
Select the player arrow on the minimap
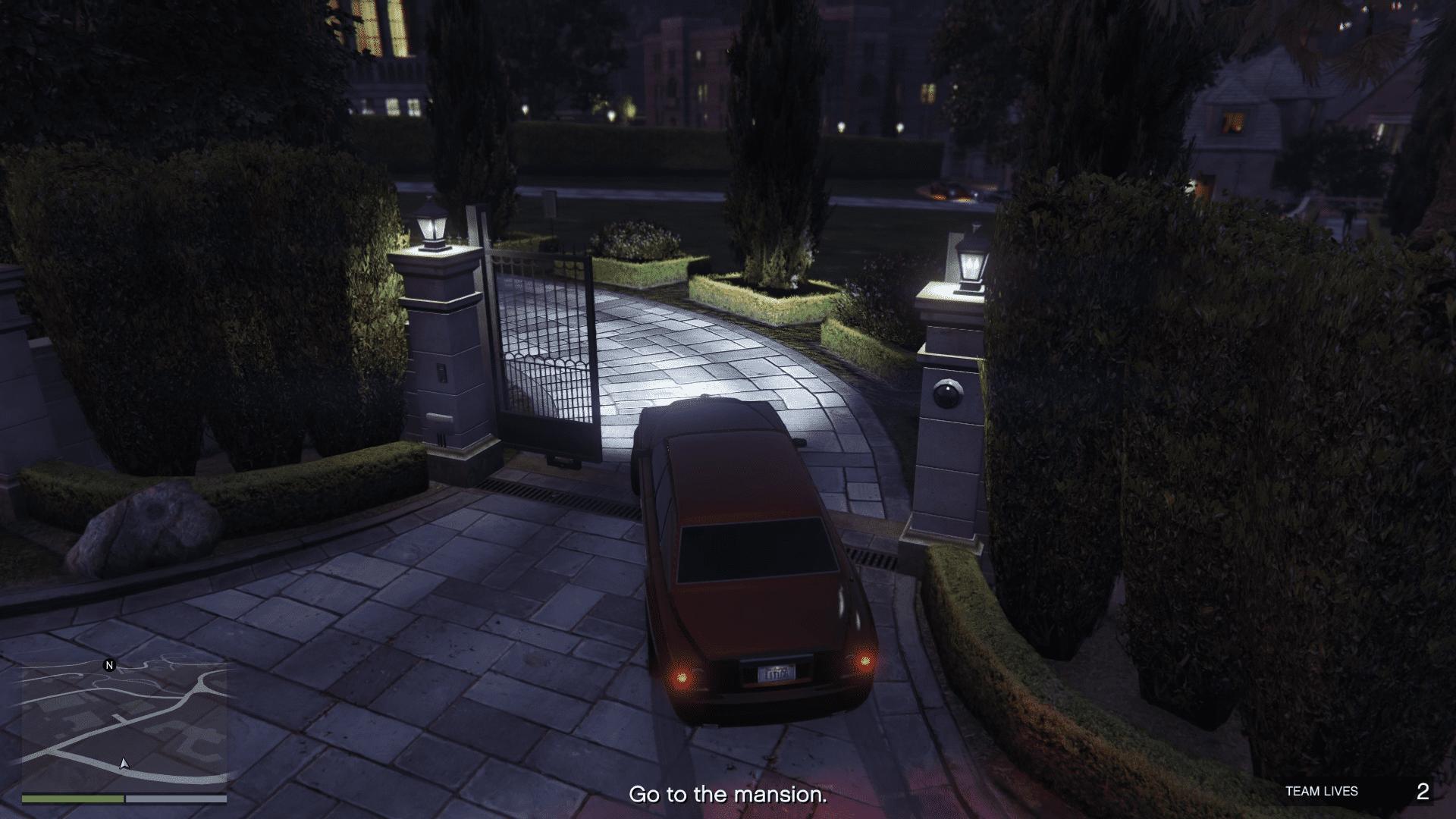pyautogui.click(x=124, y=763)
